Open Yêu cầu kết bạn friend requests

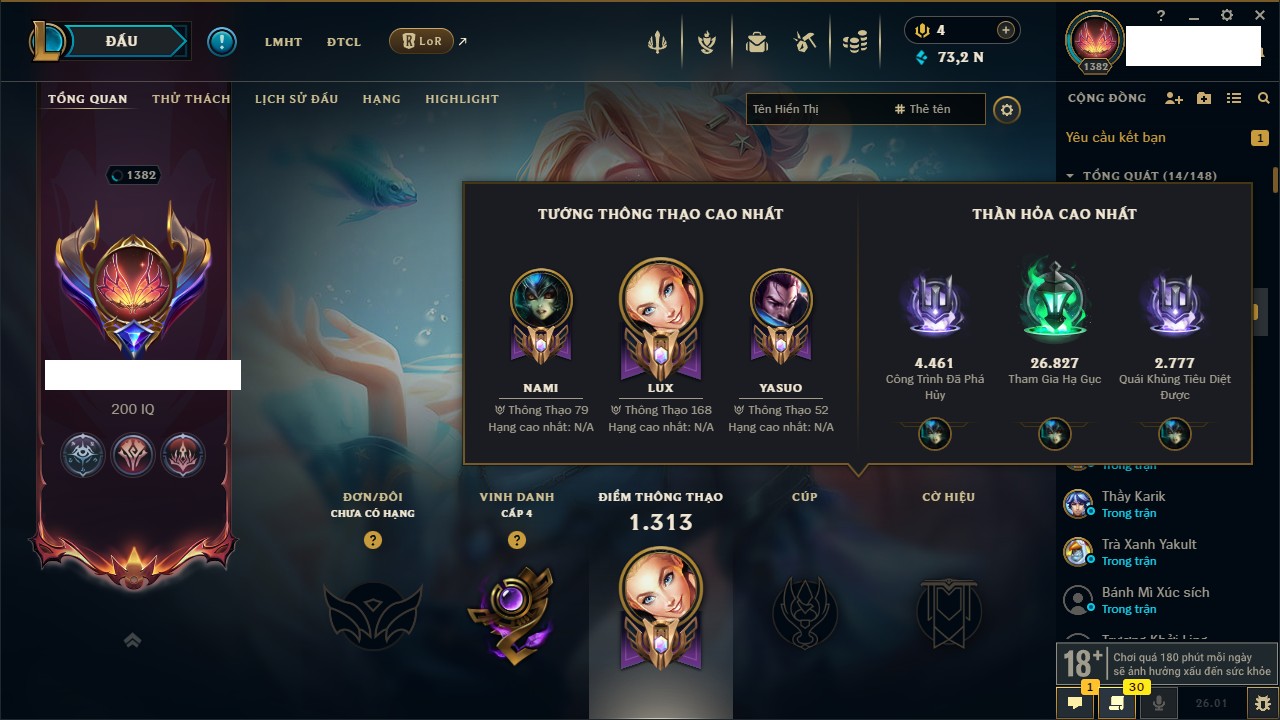[x=1115, y=137]
